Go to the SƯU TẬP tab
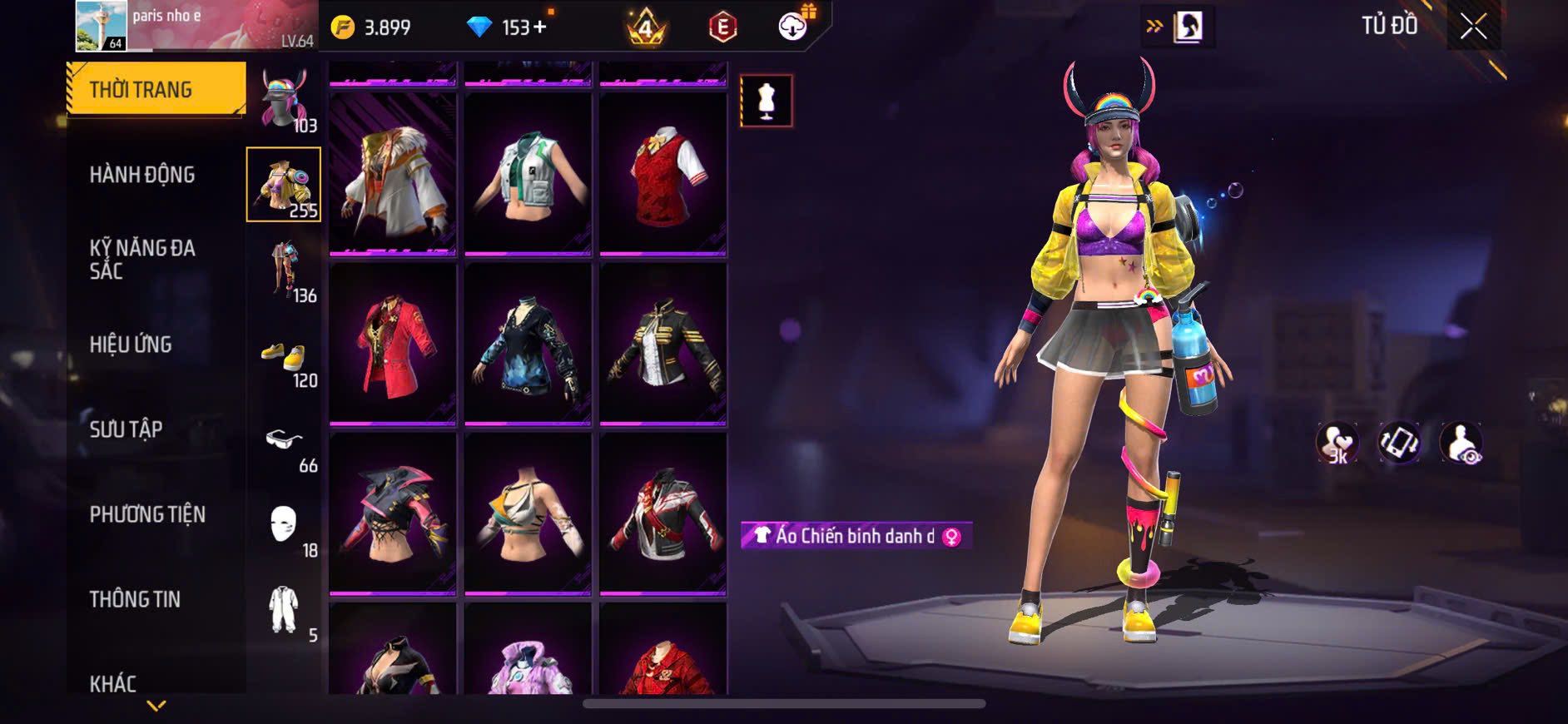Screen dimensions: 1568x724 pos(126,429)
